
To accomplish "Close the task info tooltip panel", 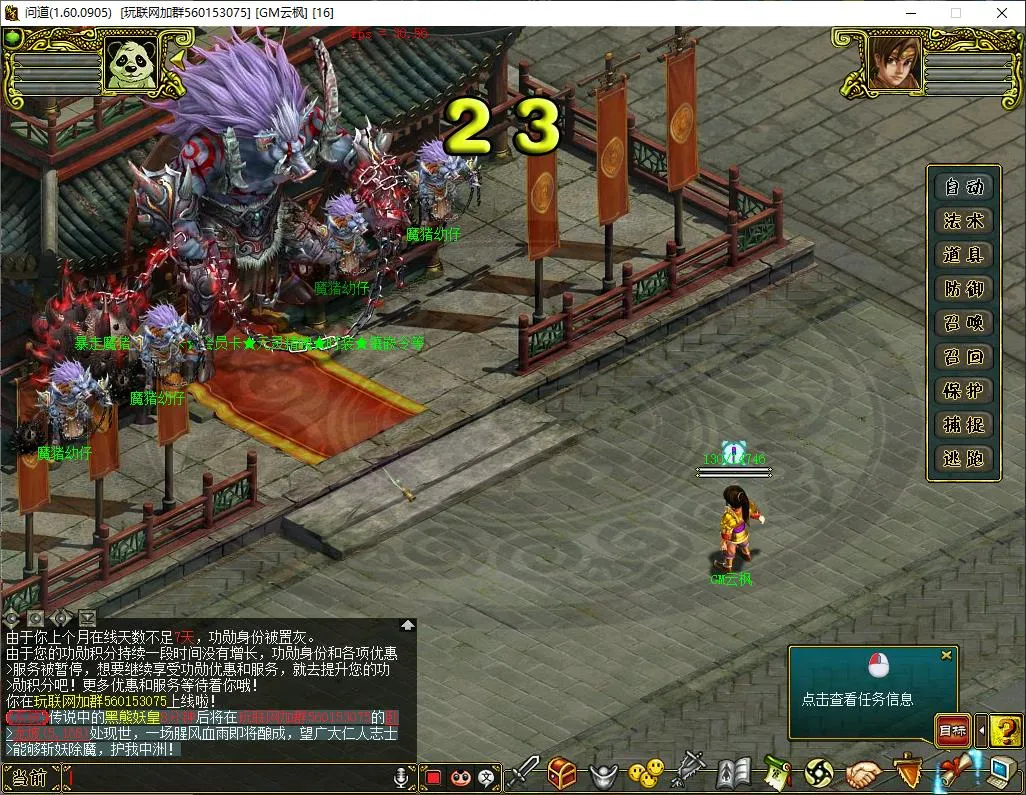I will pyautogui.click(x=946, y=656).
